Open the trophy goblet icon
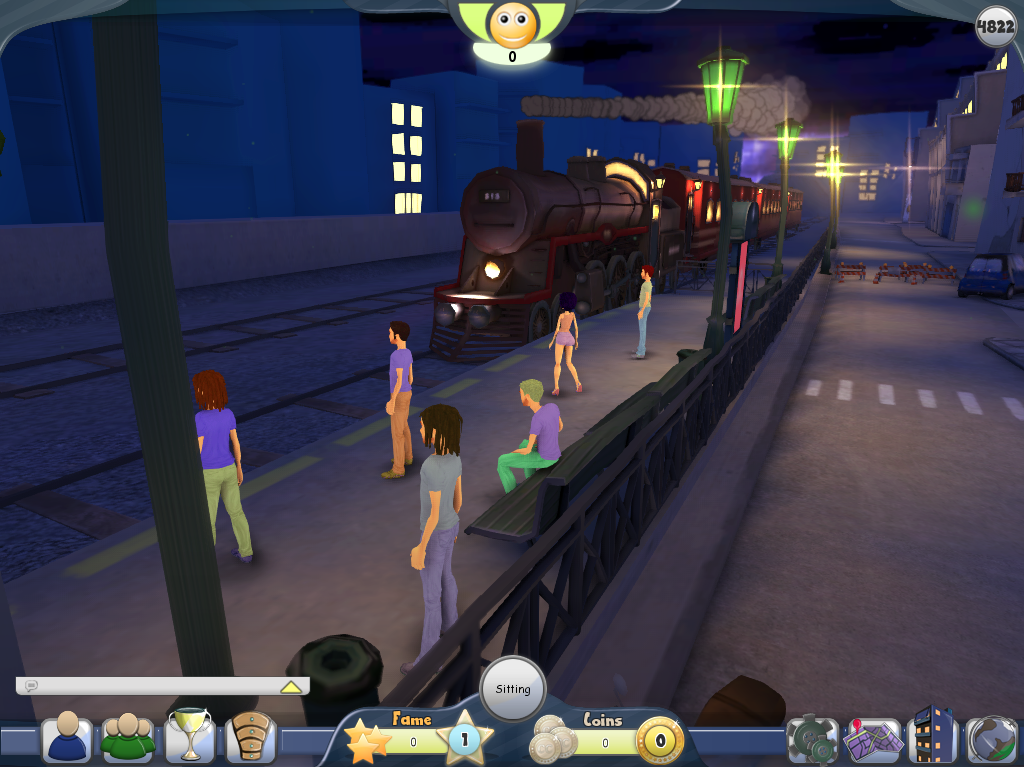 pyautogui.click(x=188, y=736)
